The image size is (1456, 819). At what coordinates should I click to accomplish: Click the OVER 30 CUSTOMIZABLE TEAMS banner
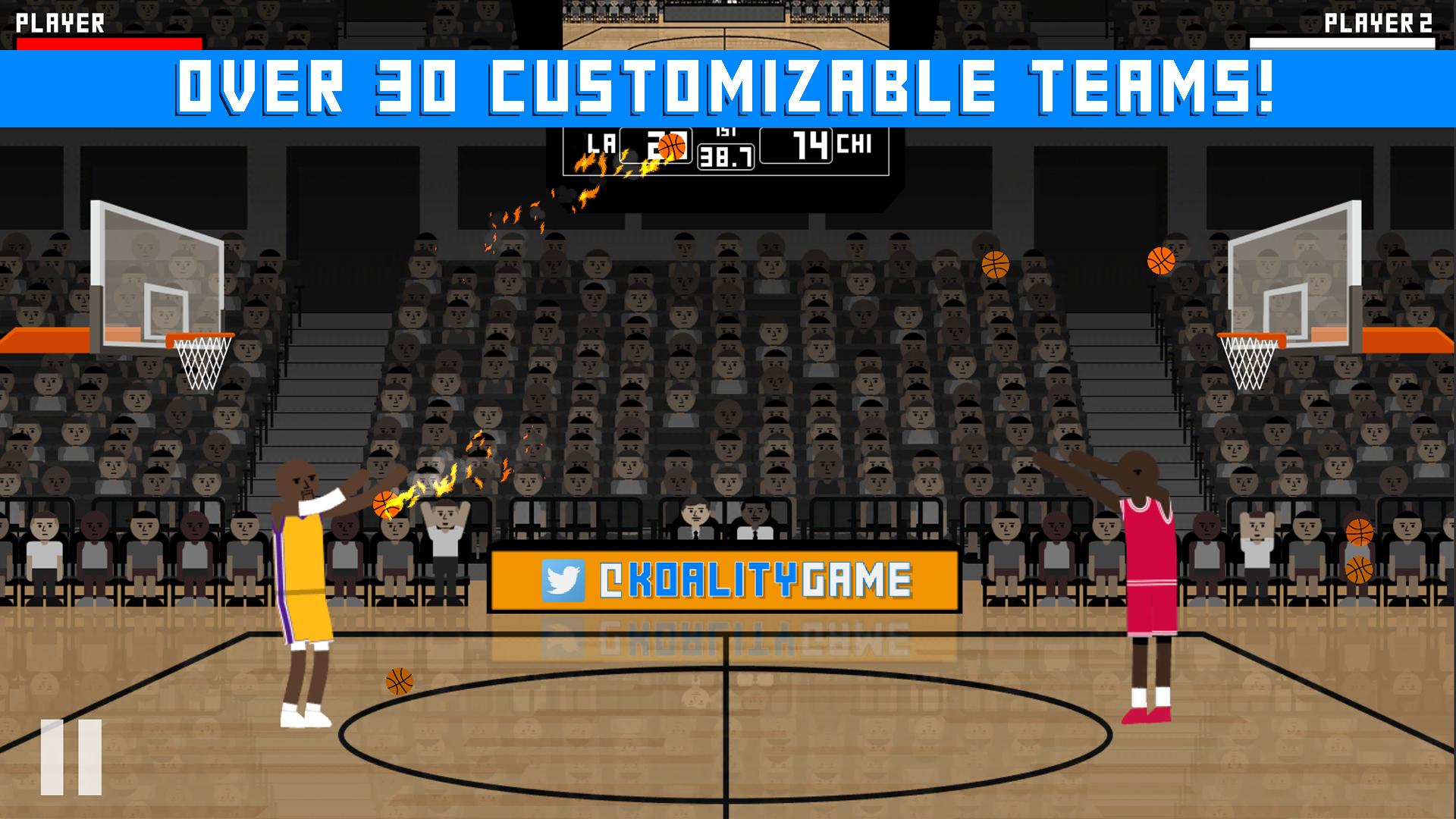(x=728, y=85)
